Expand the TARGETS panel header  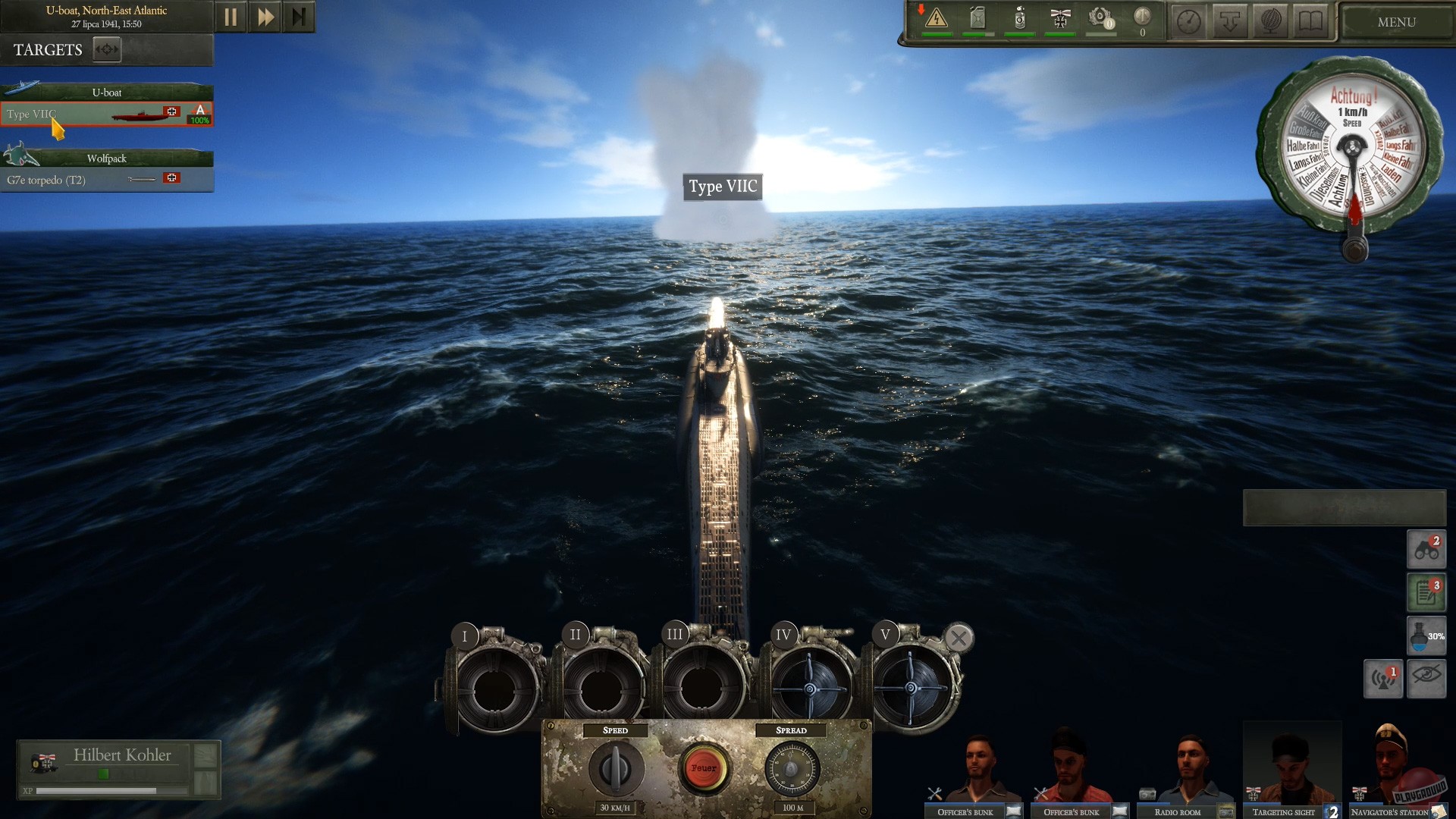(106, 49)
